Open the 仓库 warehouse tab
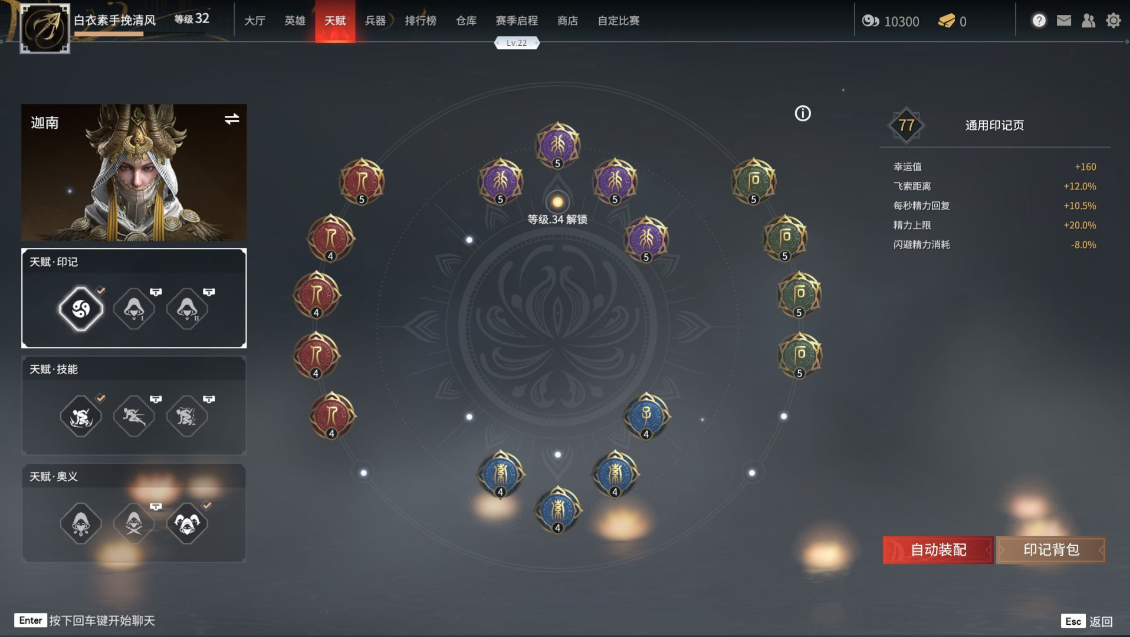The width and height of the screenshot is (1130, 637). (466, 21)
